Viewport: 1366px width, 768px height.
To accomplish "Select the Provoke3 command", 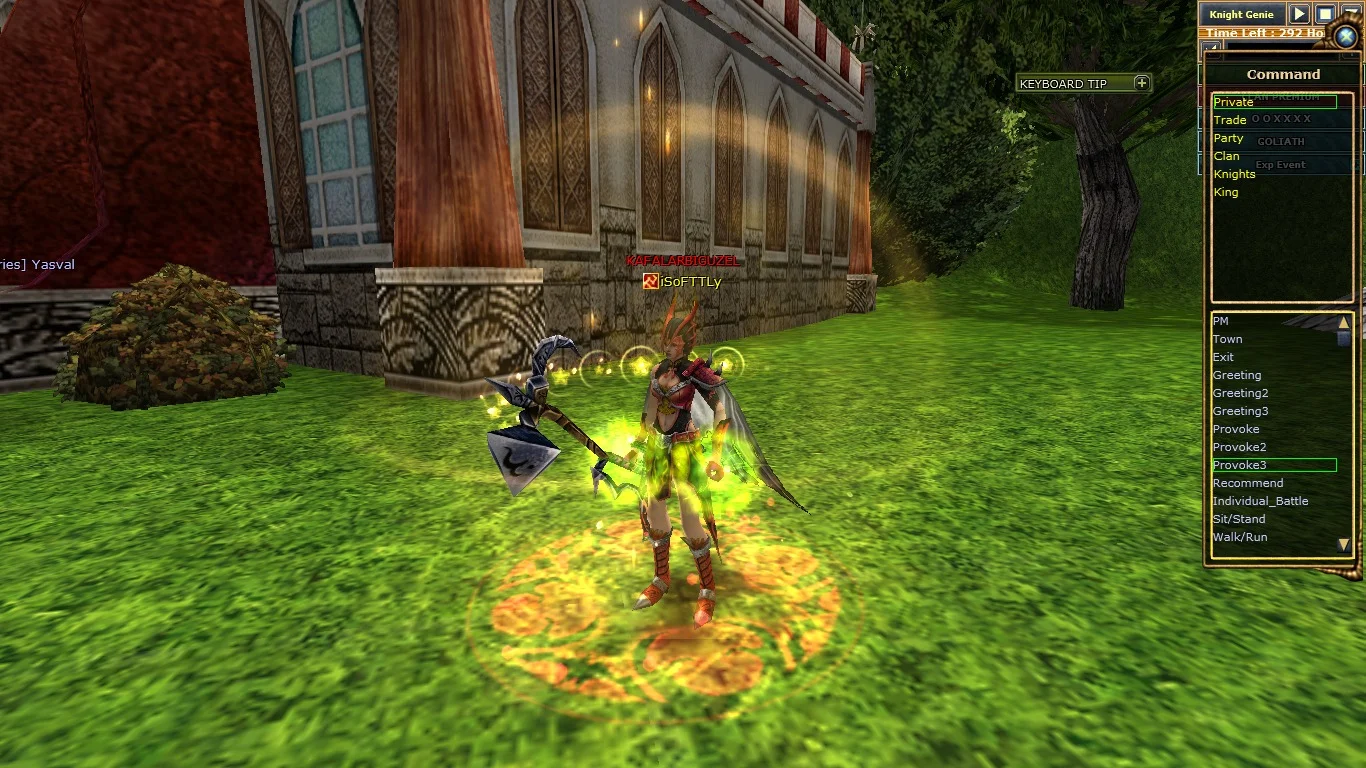I will pyautogui.click(x=1240, y=465).
